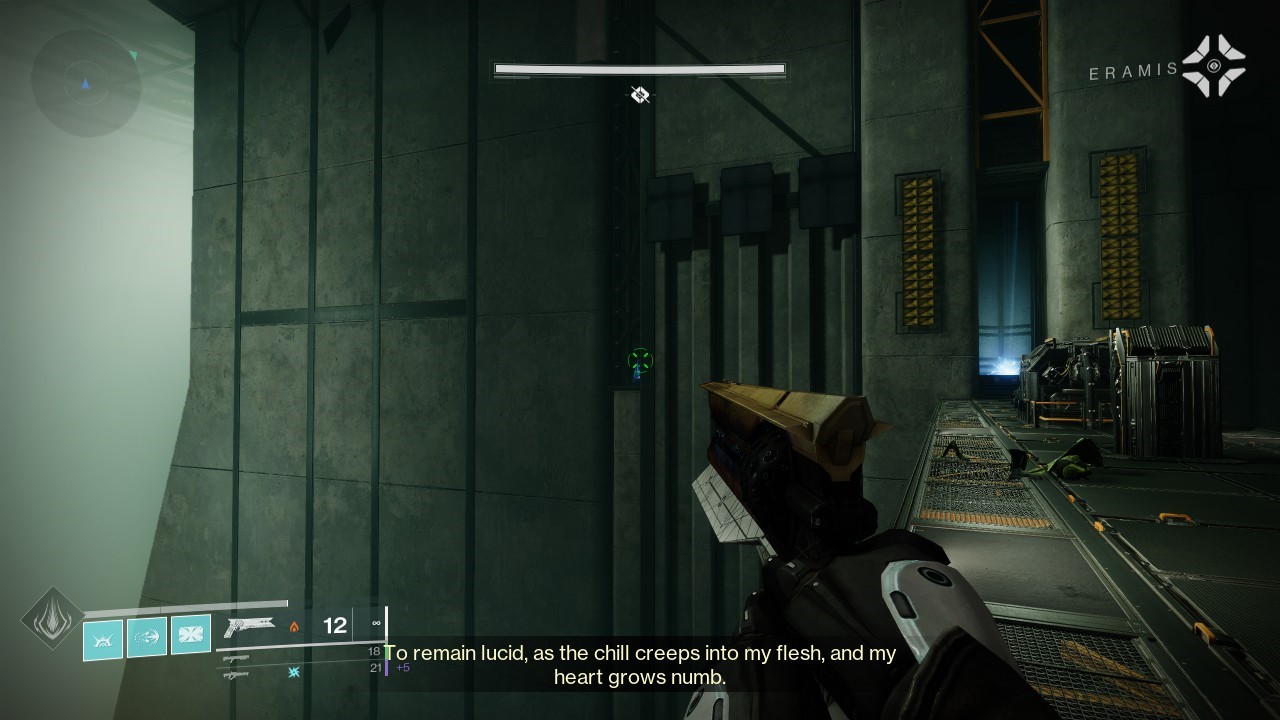Click the ammo count number 12

[334, 624]
